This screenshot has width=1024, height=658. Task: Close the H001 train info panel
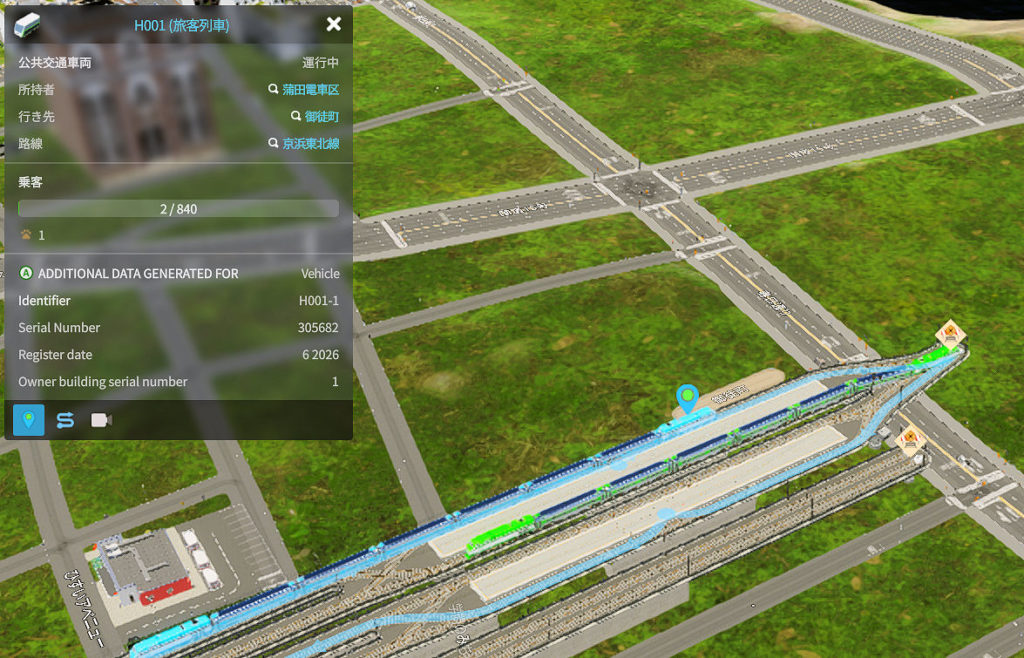coord(334,24)
